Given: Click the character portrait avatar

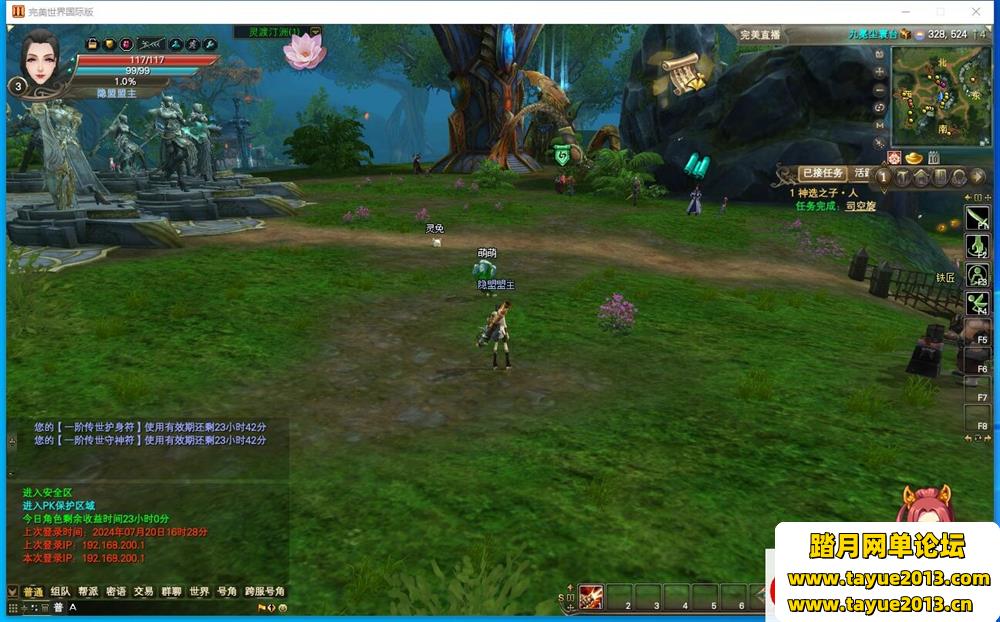Looking at the screenshot, I should click(40, 56).
